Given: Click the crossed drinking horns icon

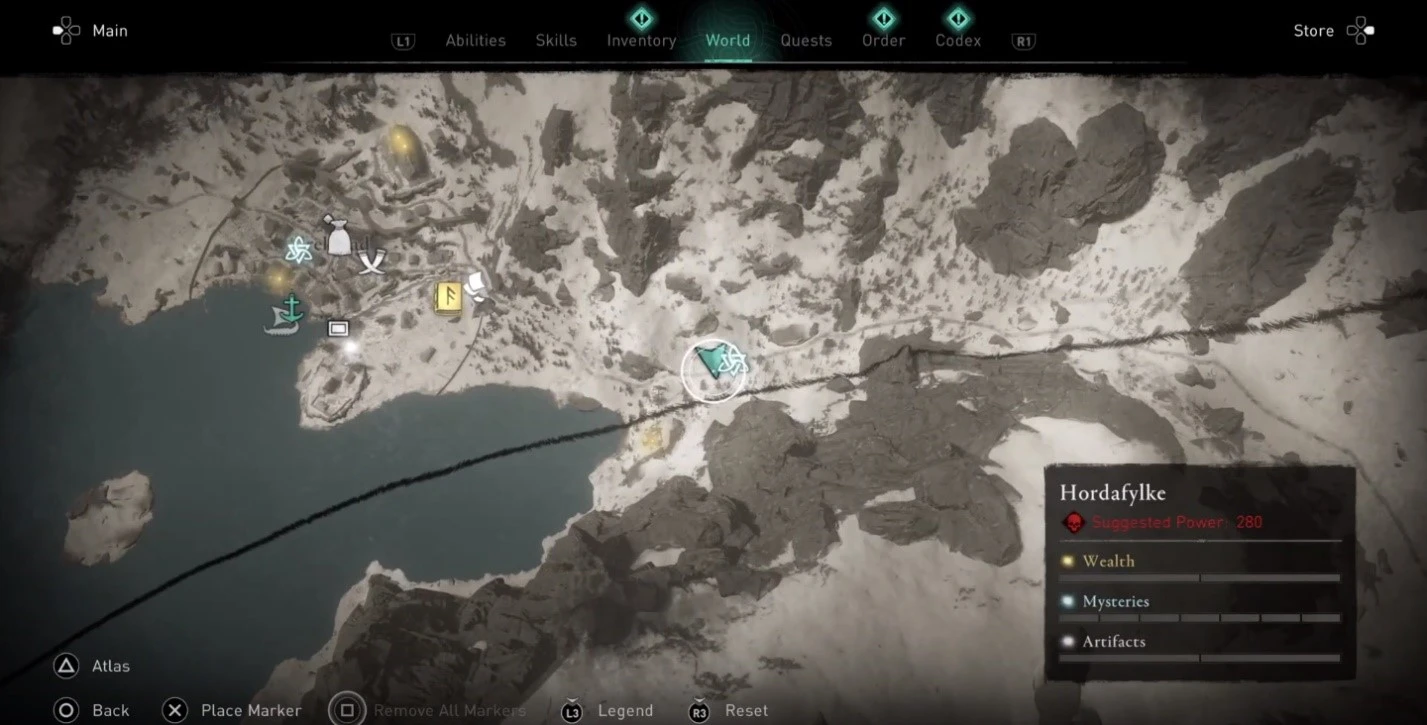Looking at the screenshot, I should pyautogui.click(x=372, y=262).
